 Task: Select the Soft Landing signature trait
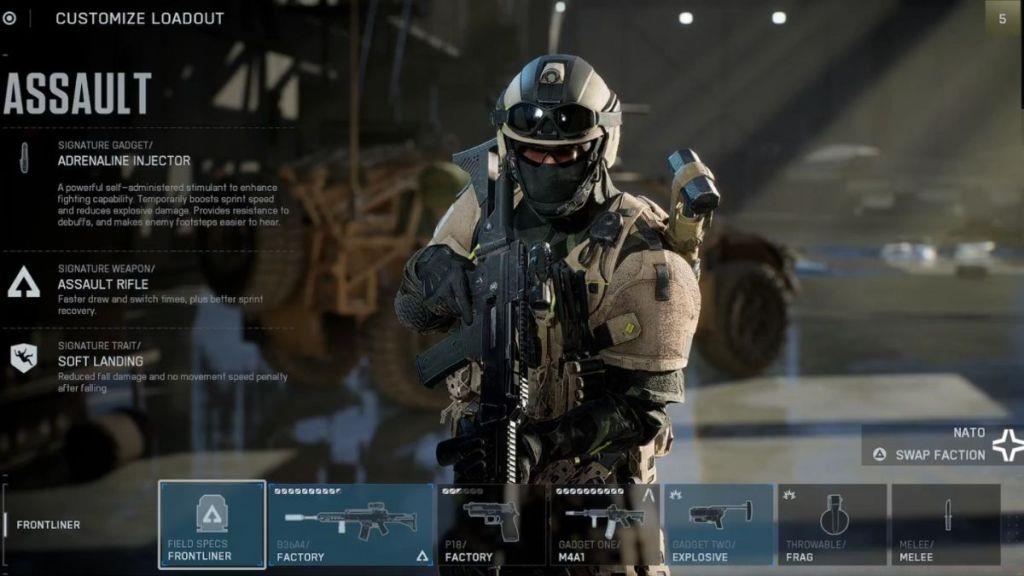click(x=100, y=361)
